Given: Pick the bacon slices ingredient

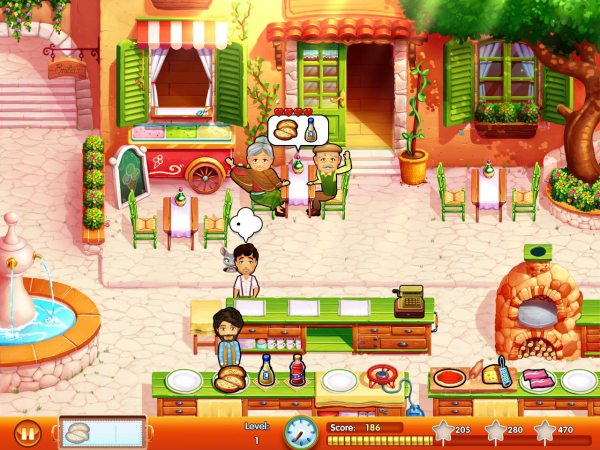Looking at the screenshot, I should pos(536,379).
